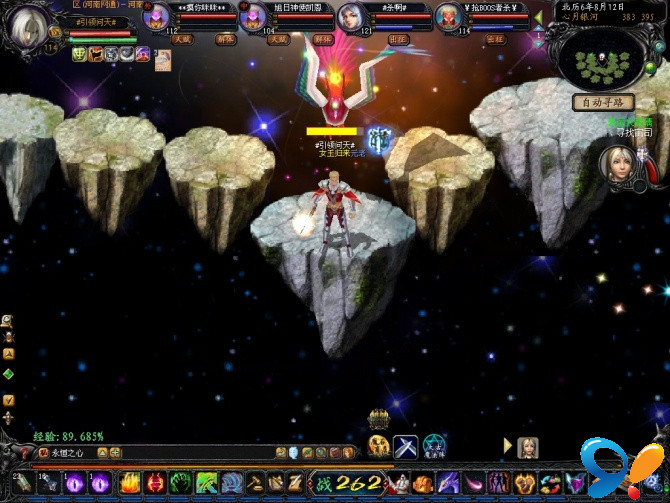The height and width of the screenshot is (503, 670).
Task: Open the golden skull icon
Action: [x=379, y=446]
